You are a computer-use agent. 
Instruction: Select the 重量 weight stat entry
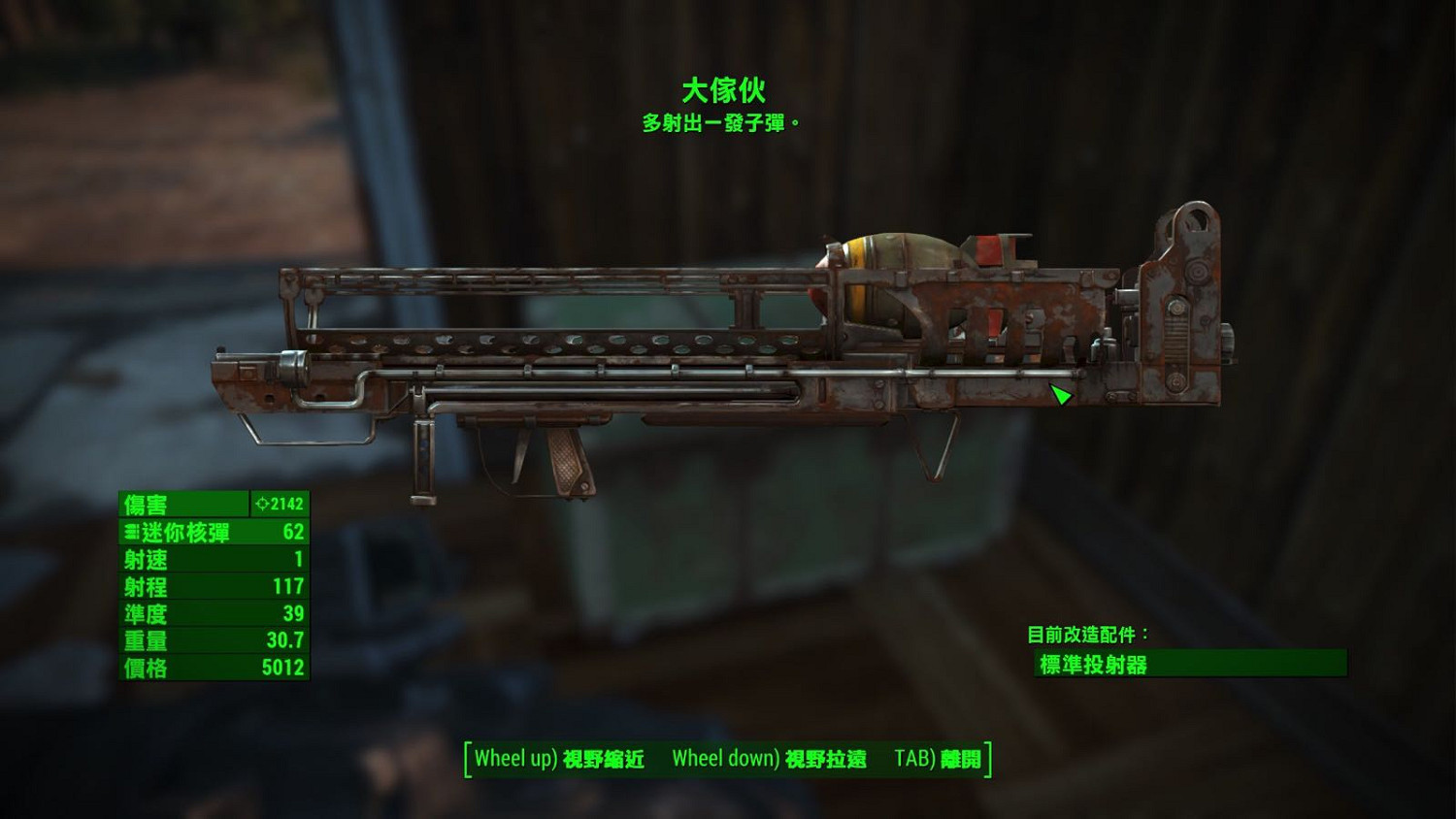[x=214, y=640]
